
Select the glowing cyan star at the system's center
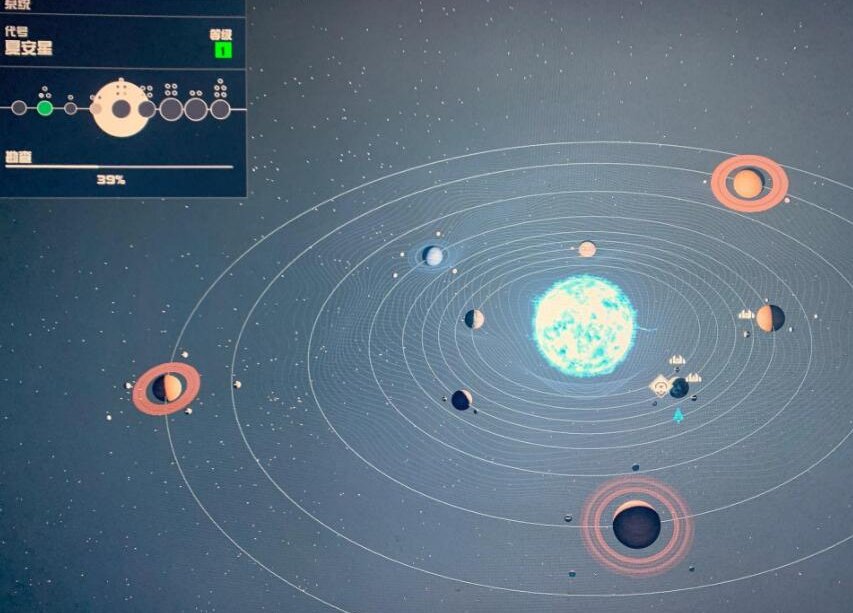coord(584,326)
